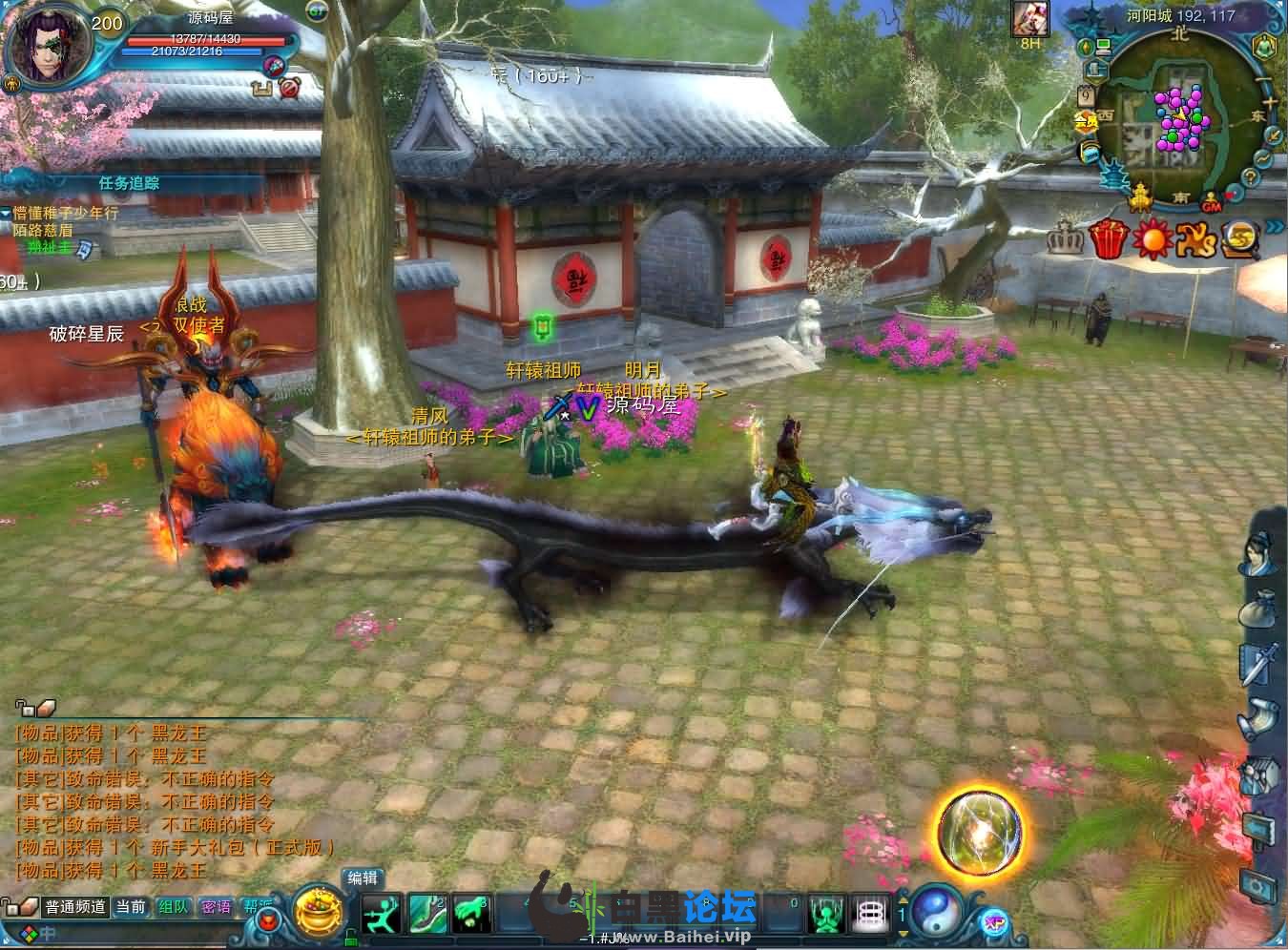
Task: Activate the XP skill button
Action: coord(993,922)
